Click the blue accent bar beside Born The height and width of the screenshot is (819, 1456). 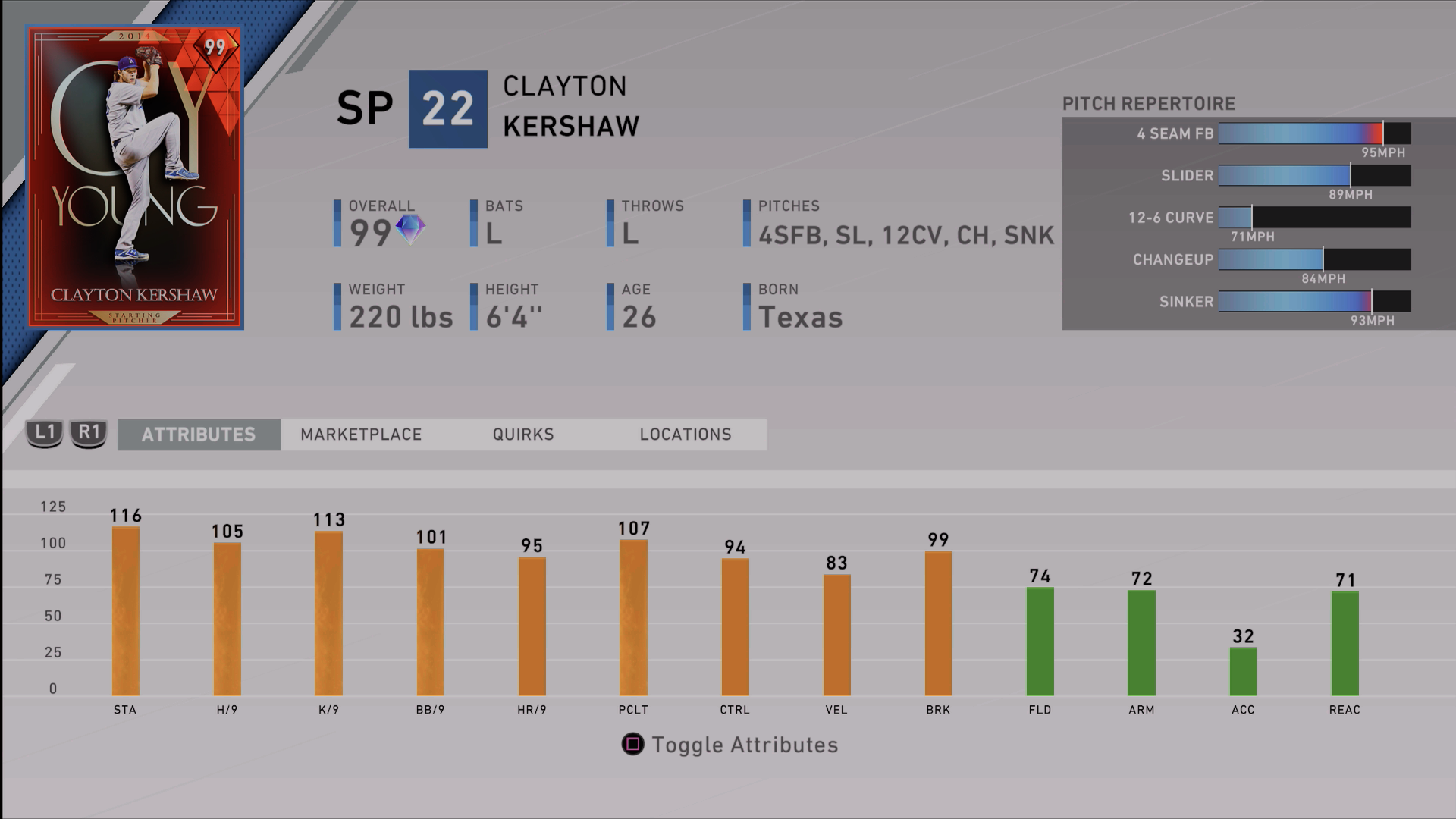pyautogui.click(x=746, y=307)
